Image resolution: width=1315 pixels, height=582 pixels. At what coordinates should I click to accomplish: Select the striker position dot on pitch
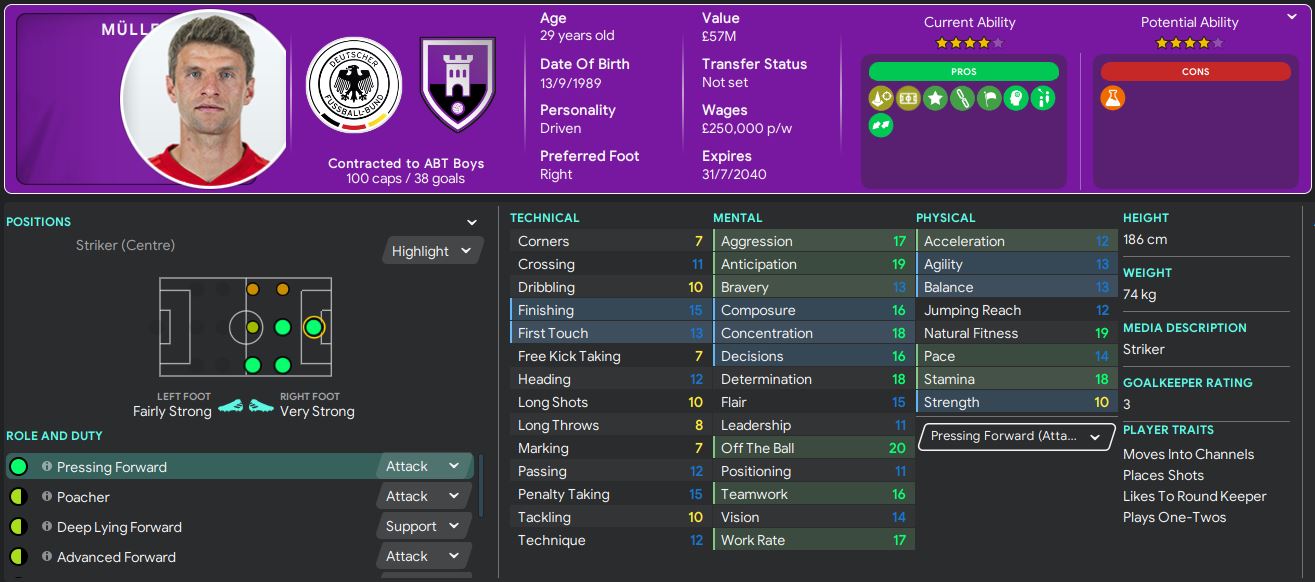pos(314,327)
